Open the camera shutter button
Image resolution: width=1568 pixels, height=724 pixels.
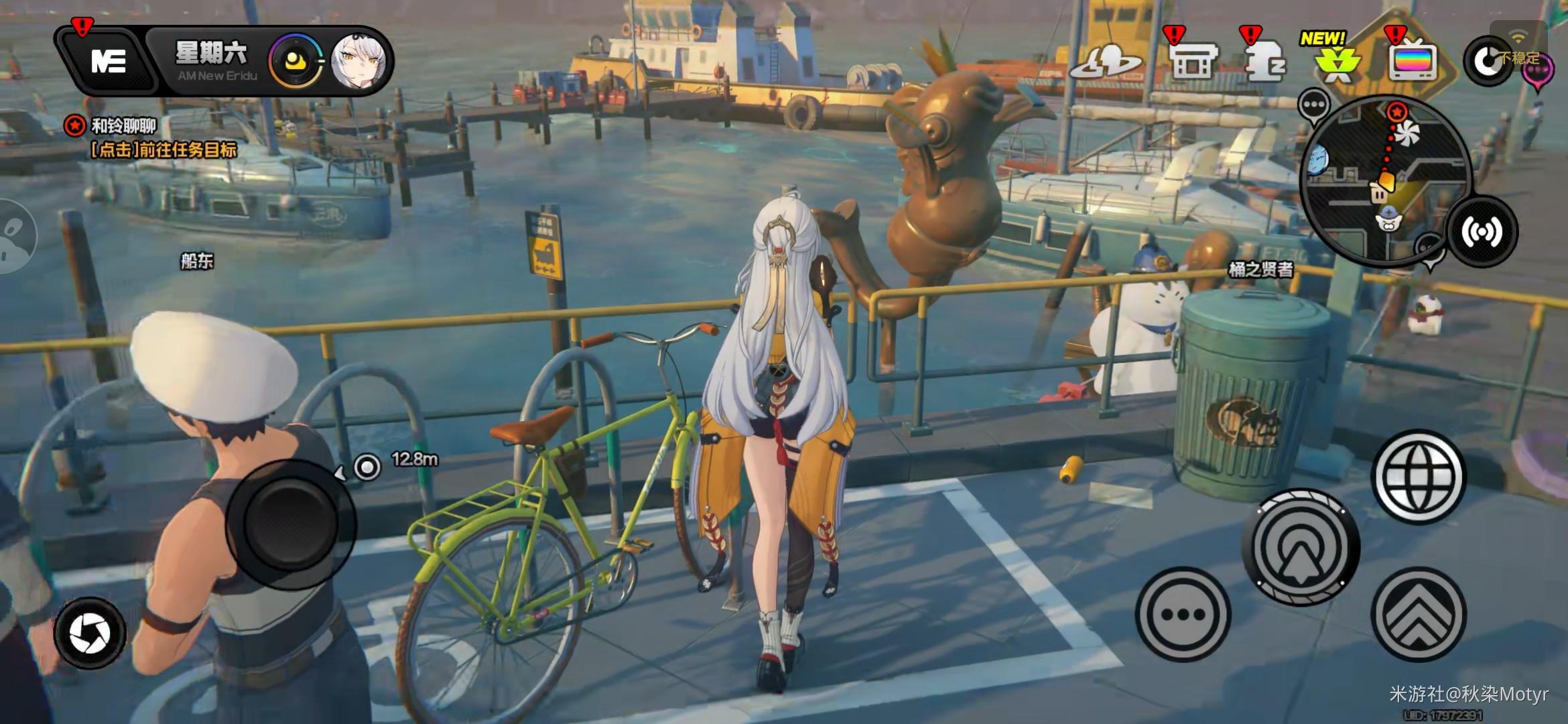90,632
